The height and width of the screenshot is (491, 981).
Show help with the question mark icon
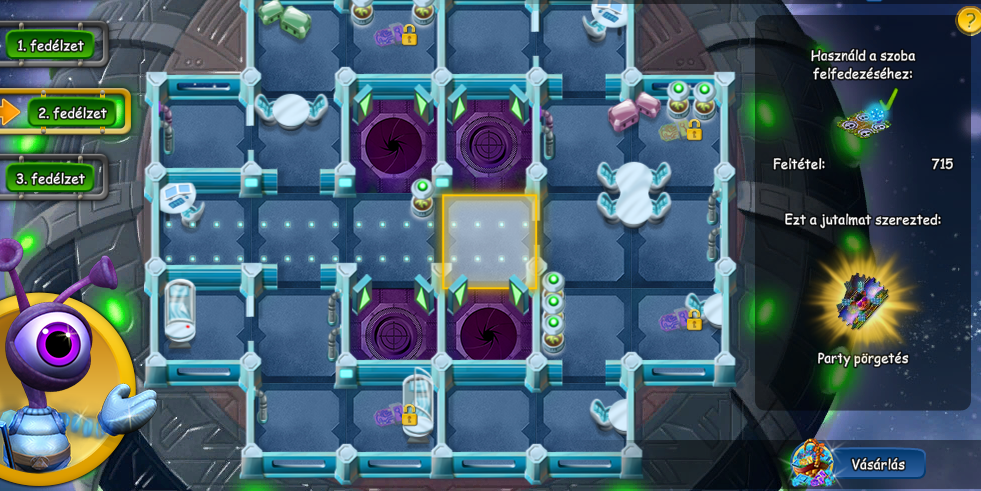pos(968,20)
